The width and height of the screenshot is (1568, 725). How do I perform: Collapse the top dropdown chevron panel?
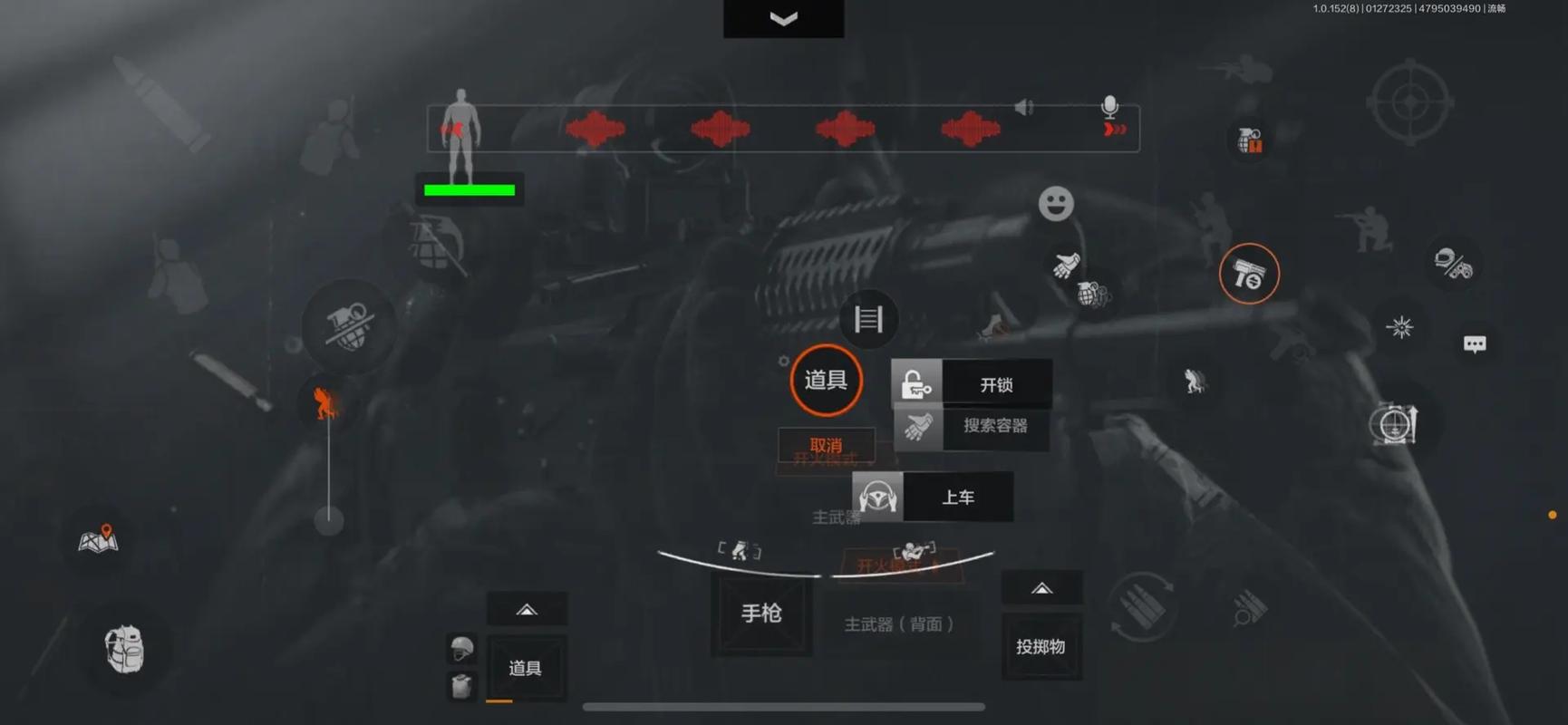point(783,19)
